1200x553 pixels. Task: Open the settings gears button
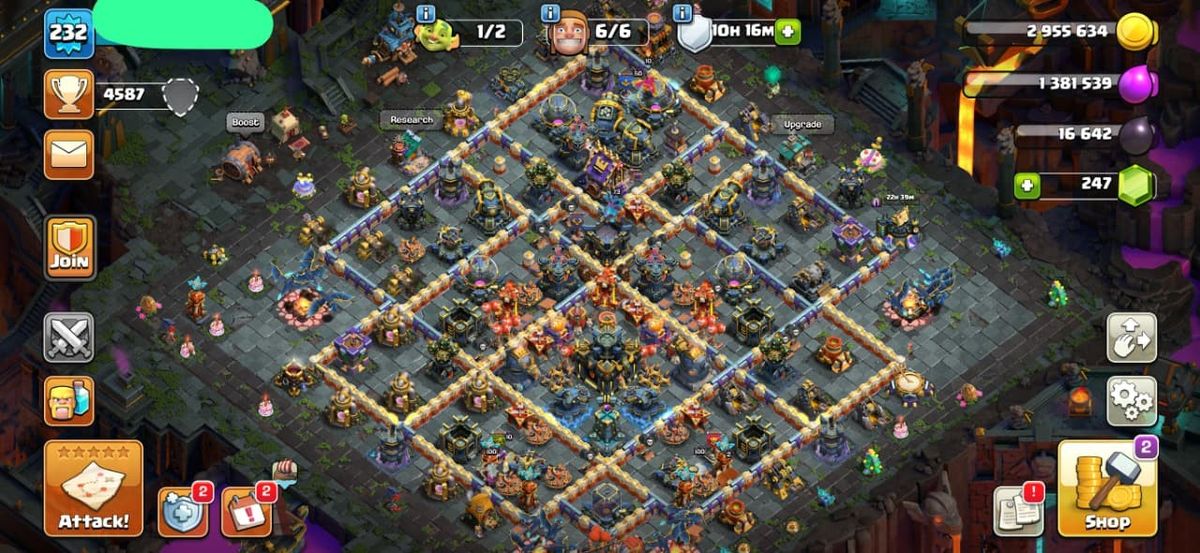[1131, 401]
